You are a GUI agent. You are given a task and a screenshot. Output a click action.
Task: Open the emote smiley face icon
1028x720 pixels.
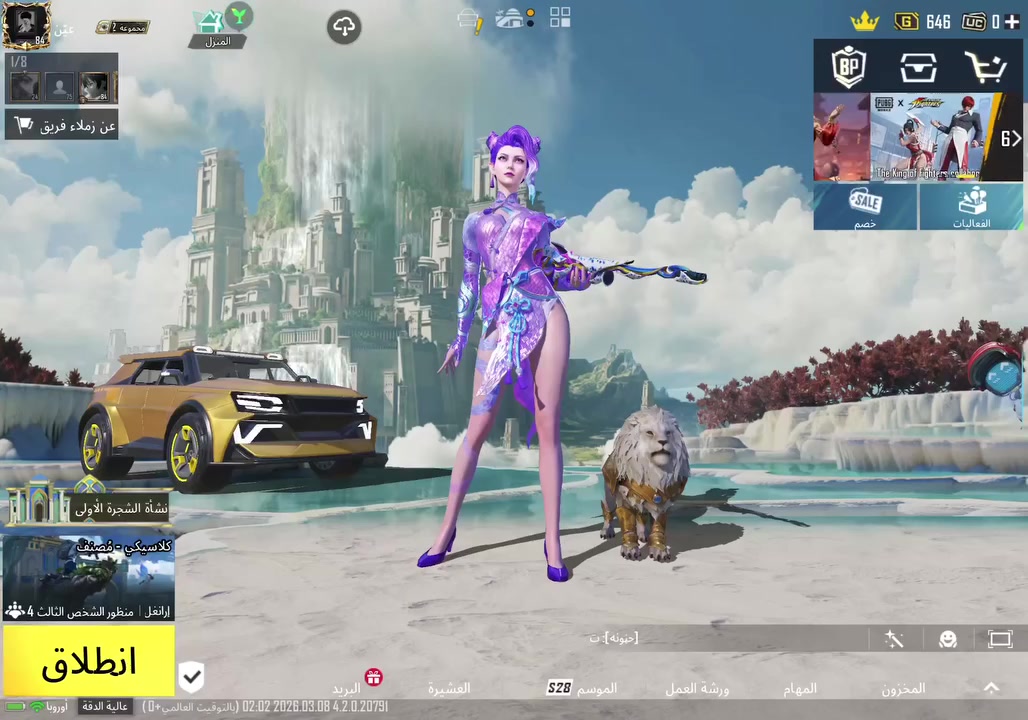click(948, 640)
